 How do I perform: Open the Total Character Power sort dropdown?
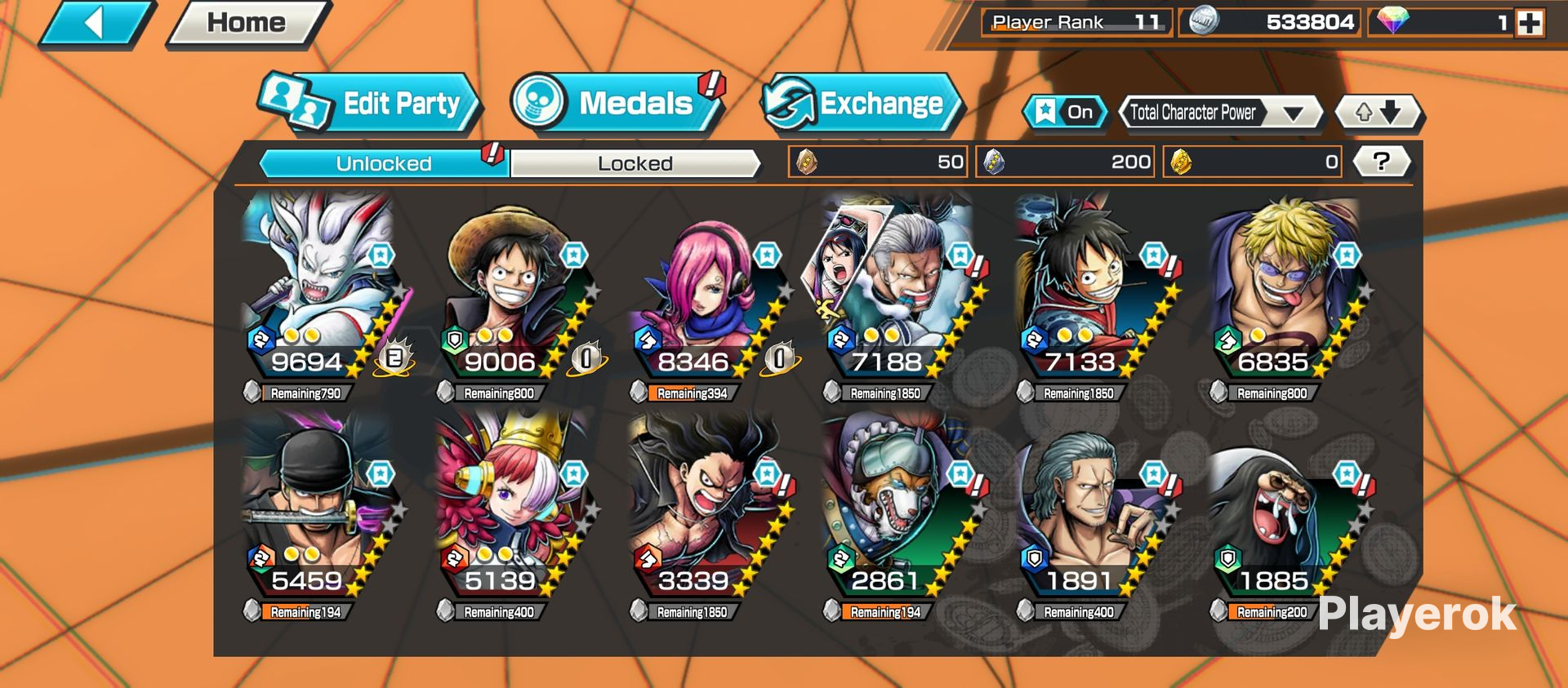pyautogui.click(x=1219, y=113)
